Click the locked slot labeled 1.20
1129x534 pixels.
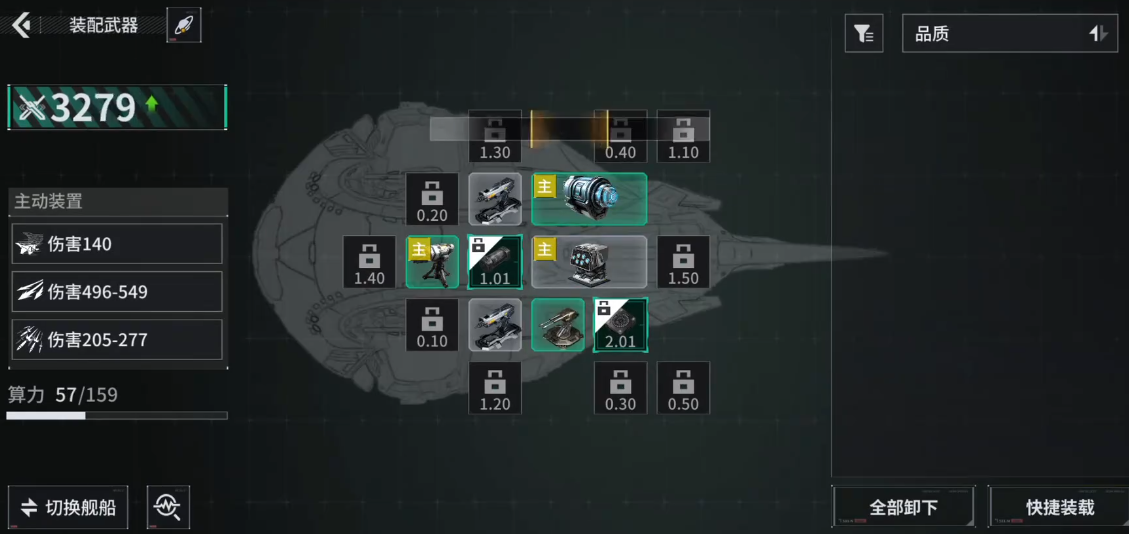pyautogui.click(x=495, y=388)
